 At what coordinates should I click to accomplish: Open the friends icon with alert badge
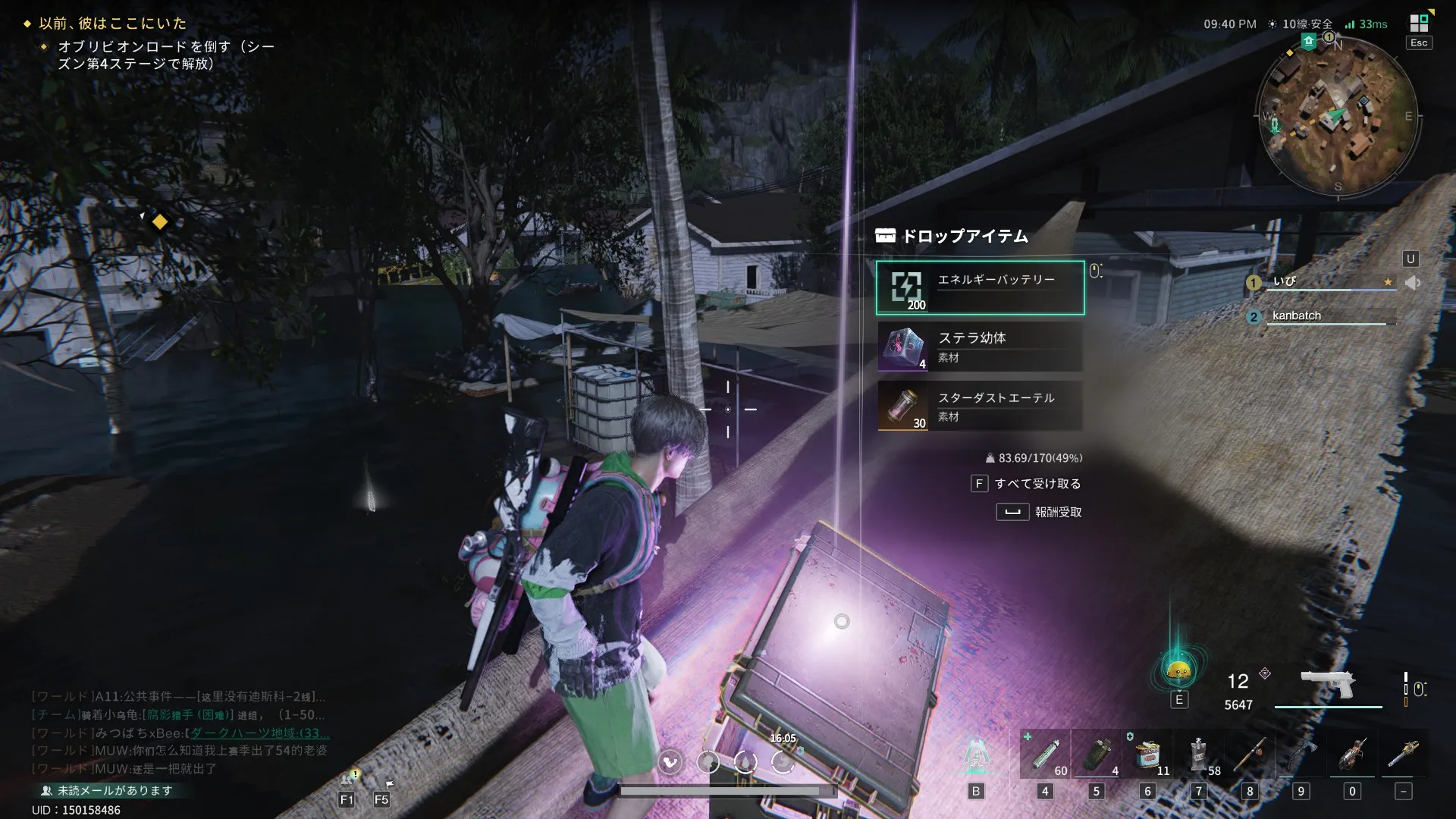(x=347, y=779)
